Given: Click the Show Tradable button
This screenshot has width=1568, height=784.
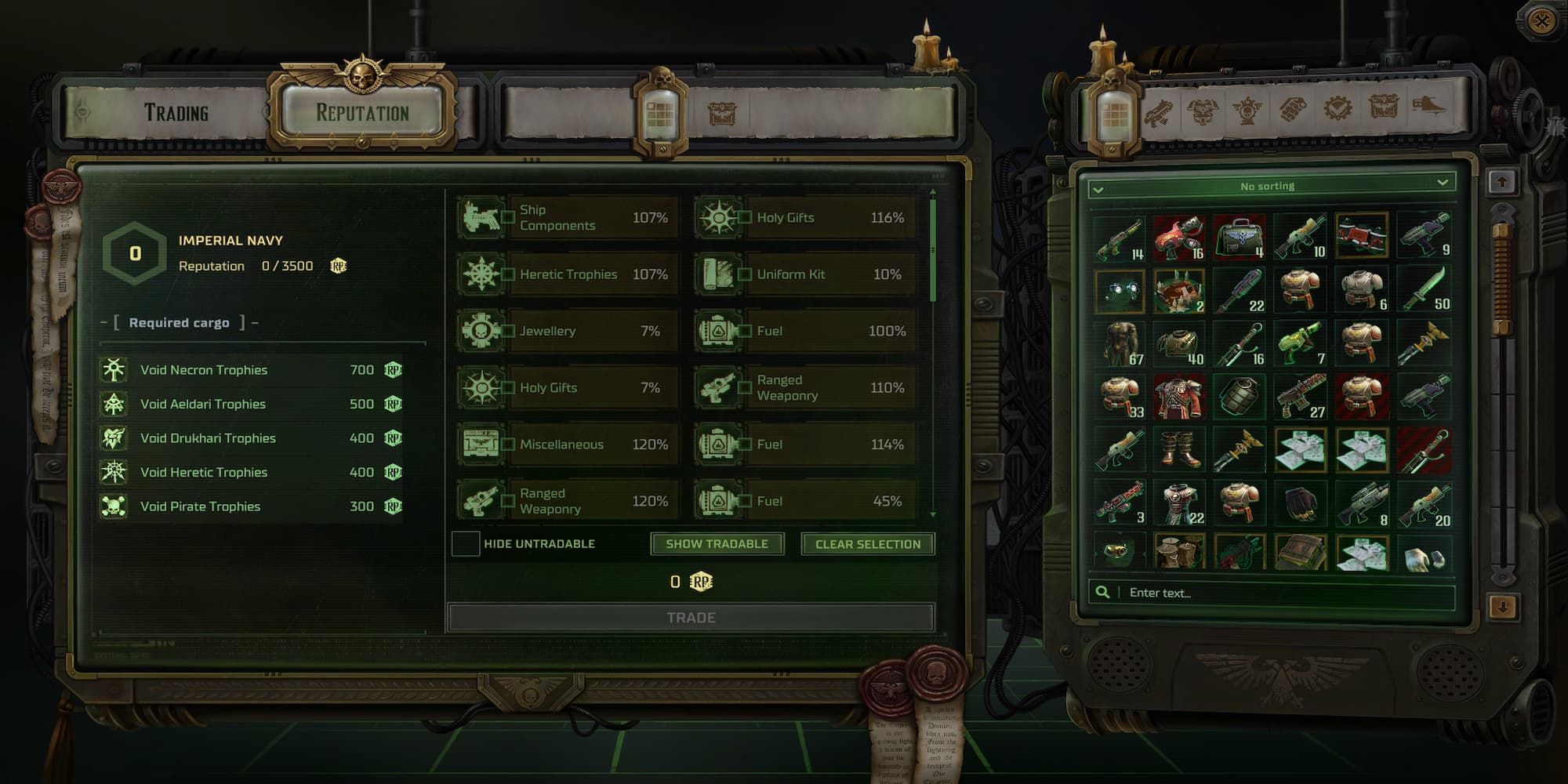Looking at the screenshot, I should pyautogui.click(x=716, y=543).
